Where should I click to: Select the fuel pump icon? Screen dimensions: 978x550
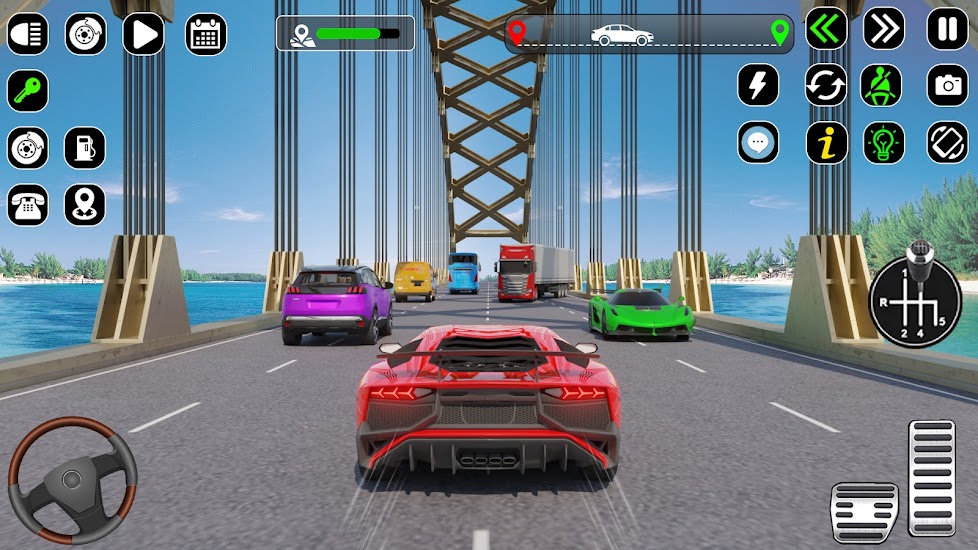(x=85, y=148)
